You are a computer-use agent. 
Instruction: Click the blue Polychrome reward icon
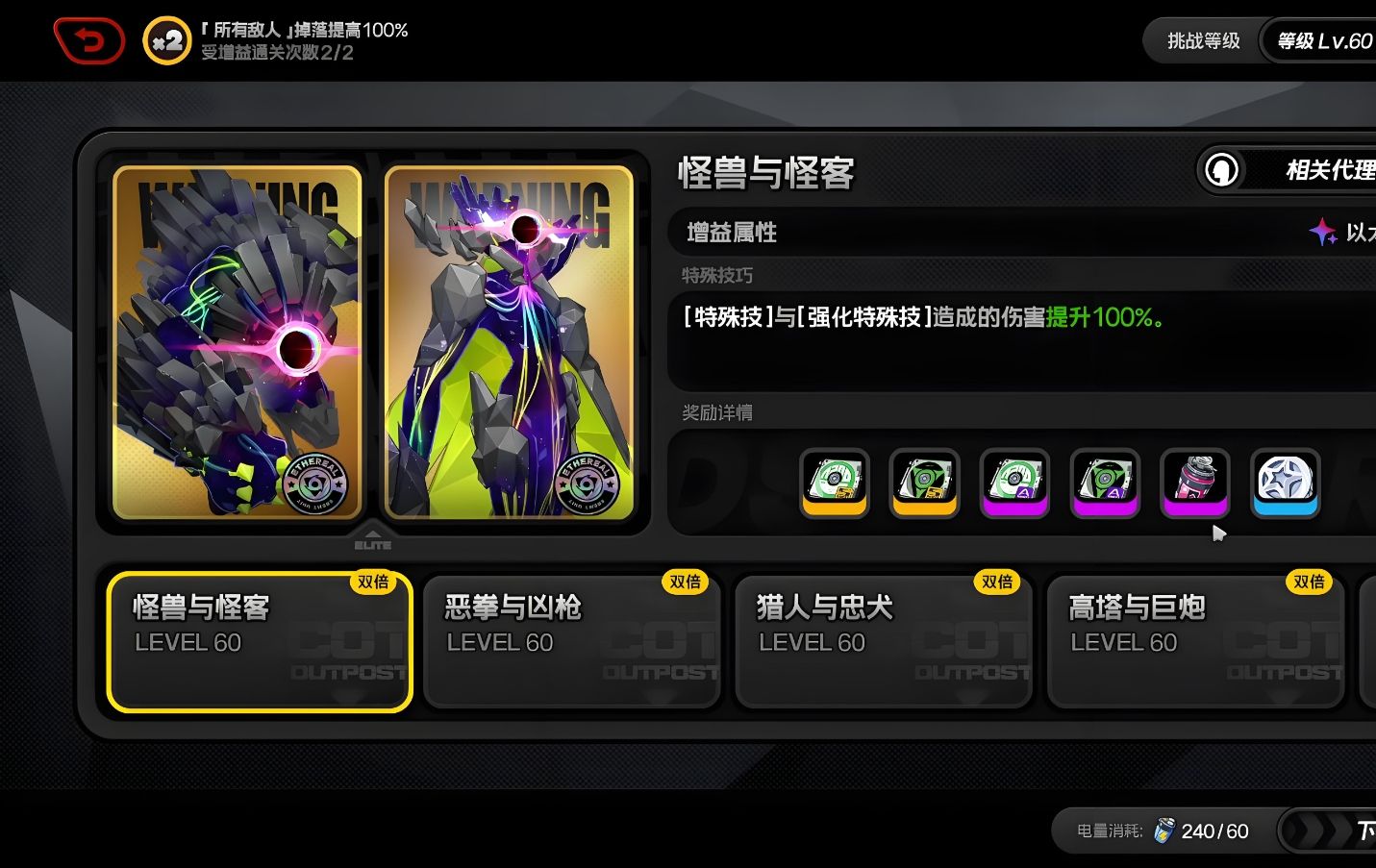pyautogui.click(x=1285, y=484)
